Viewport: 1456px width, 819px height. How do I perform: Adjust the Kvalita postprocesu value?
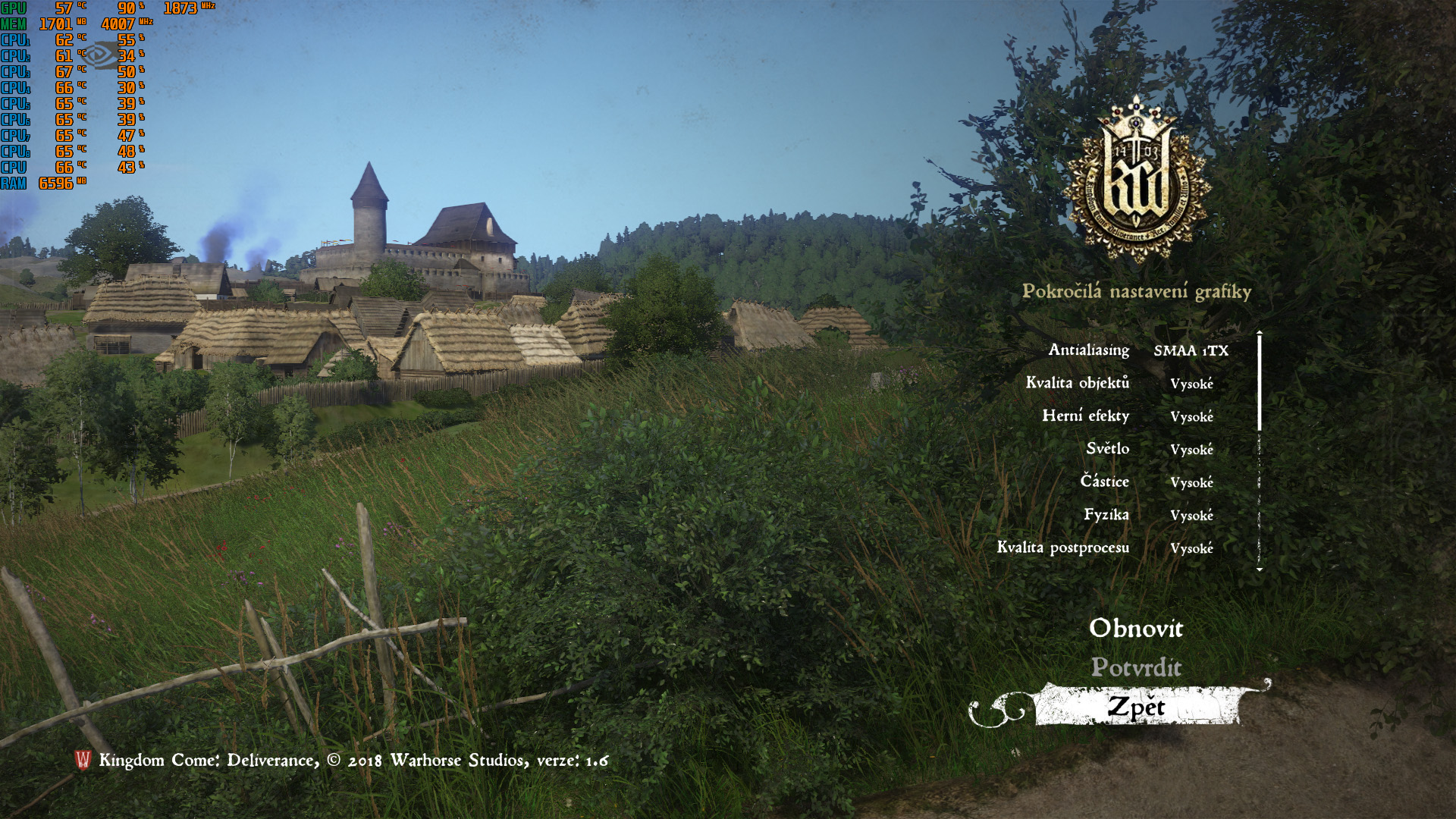point(1191,548)
